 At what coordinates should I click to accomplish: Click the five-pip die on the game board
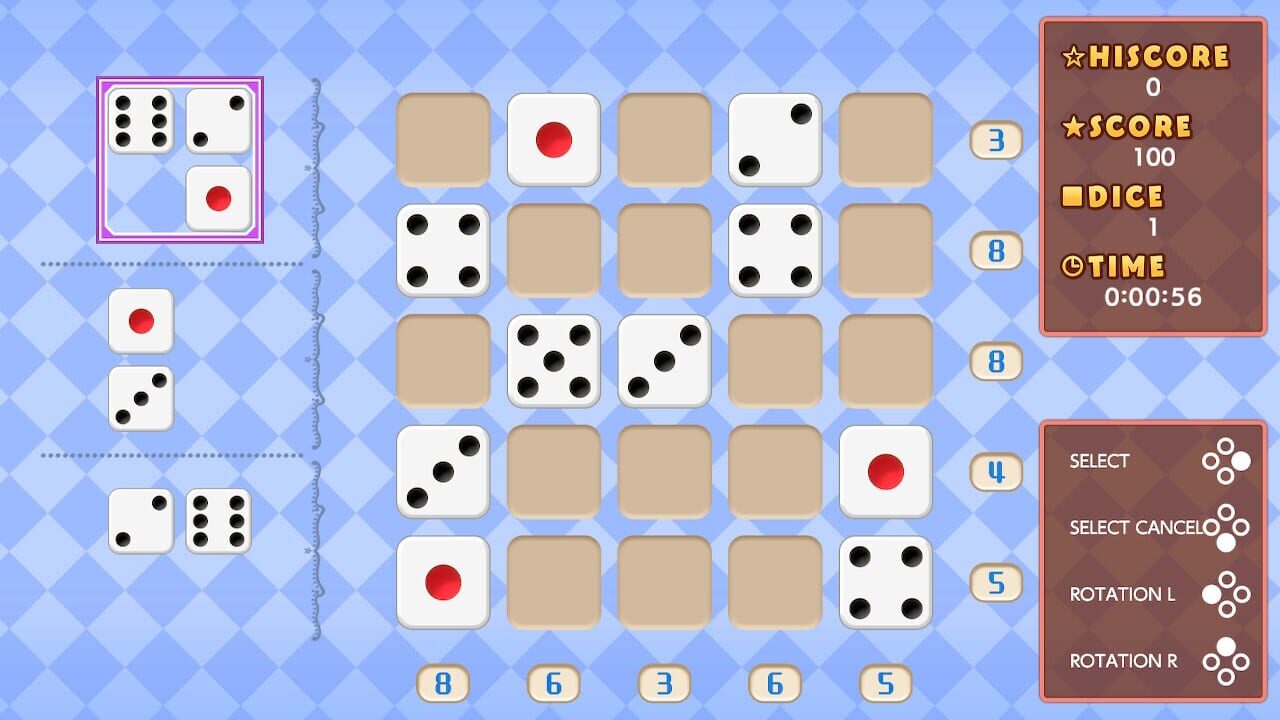point(554,361)
